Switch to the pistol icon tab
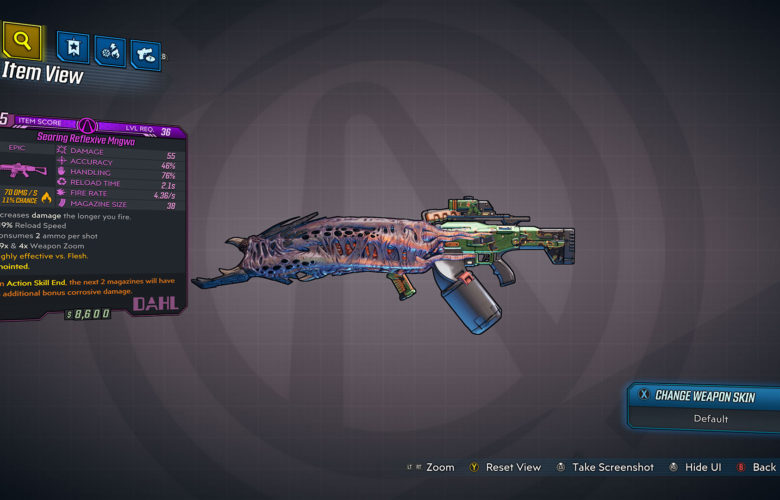 pos(146,50)
